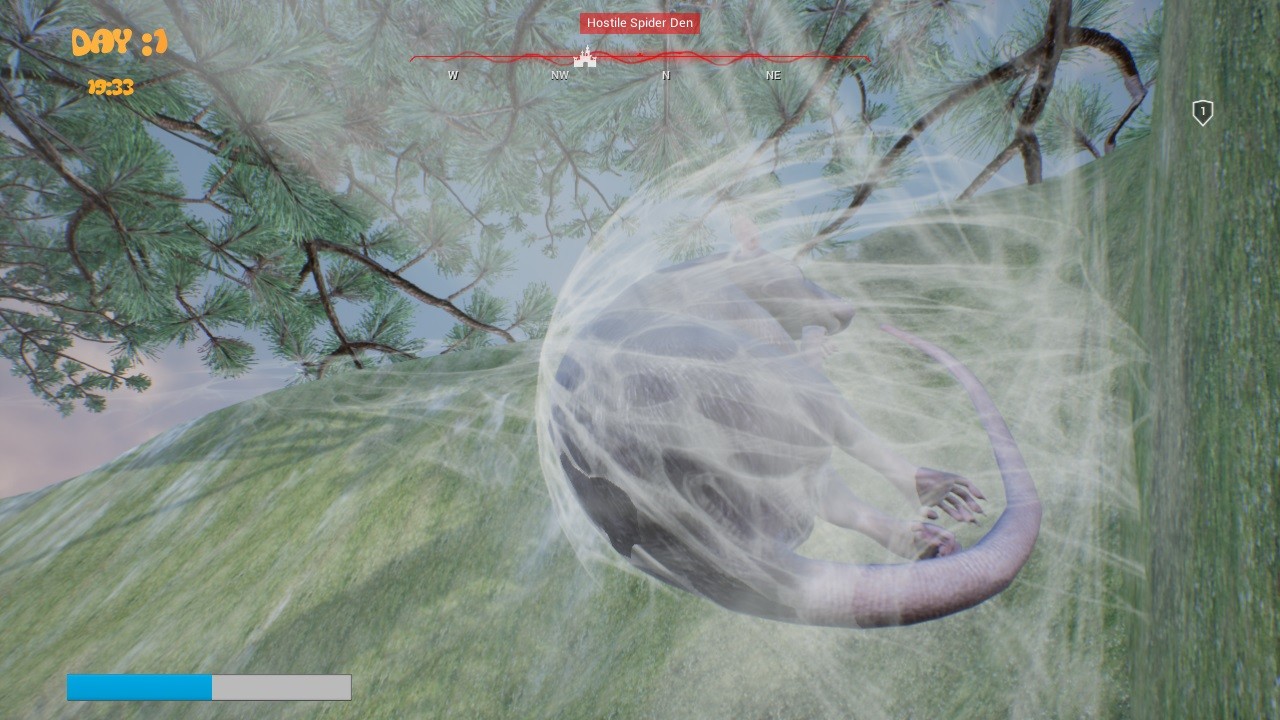Viewport: 1280px width, 720px height.
Task: Click the 19:33 in-game clock display
Action: [x=110, y=88]
